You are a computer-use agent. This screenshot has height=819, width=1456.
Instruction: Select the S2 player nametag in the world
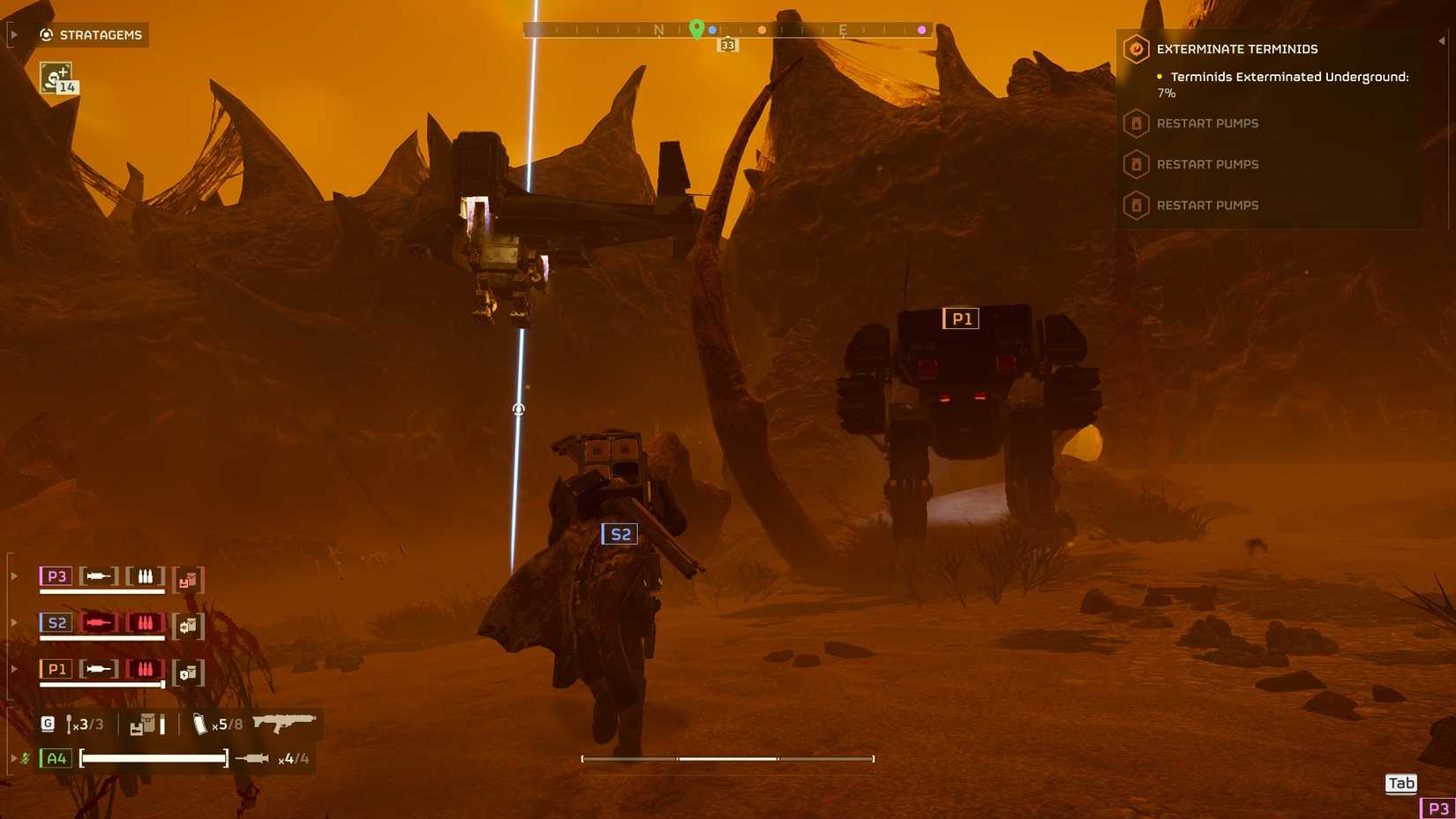[619, 534]
